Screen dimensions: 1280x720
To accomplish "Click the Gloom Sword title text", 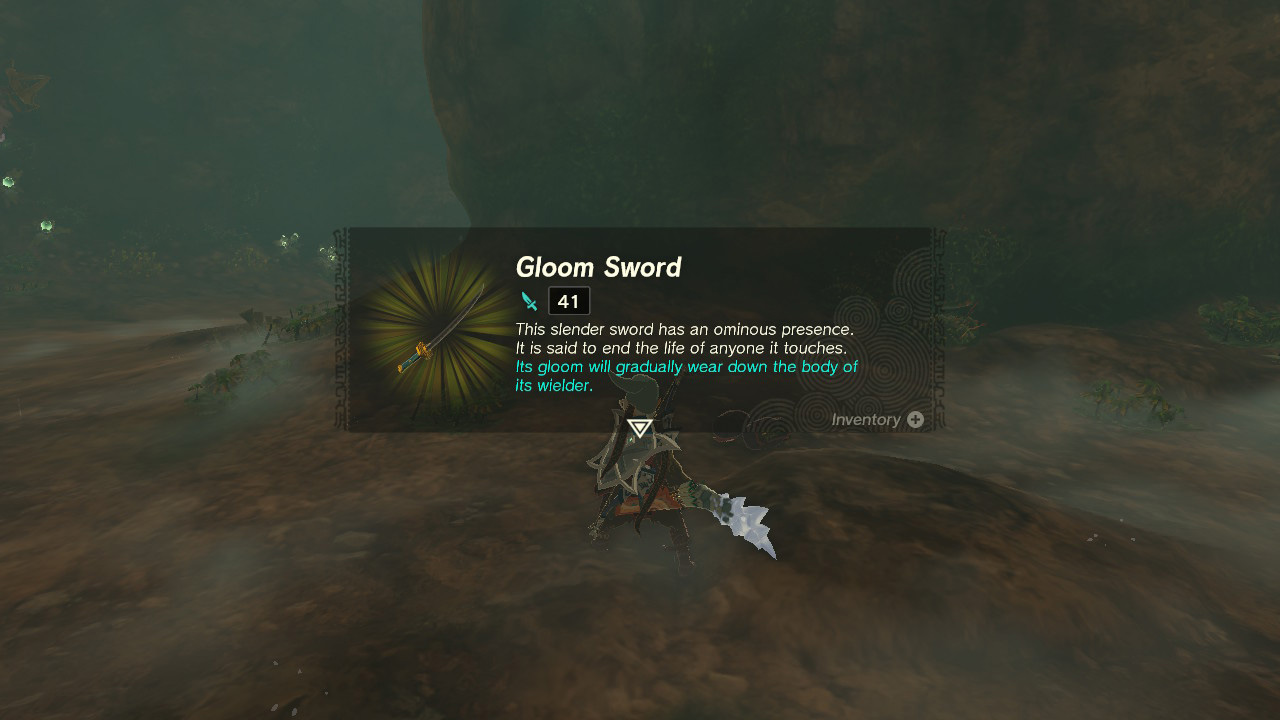I will click(x=598, y=267).
